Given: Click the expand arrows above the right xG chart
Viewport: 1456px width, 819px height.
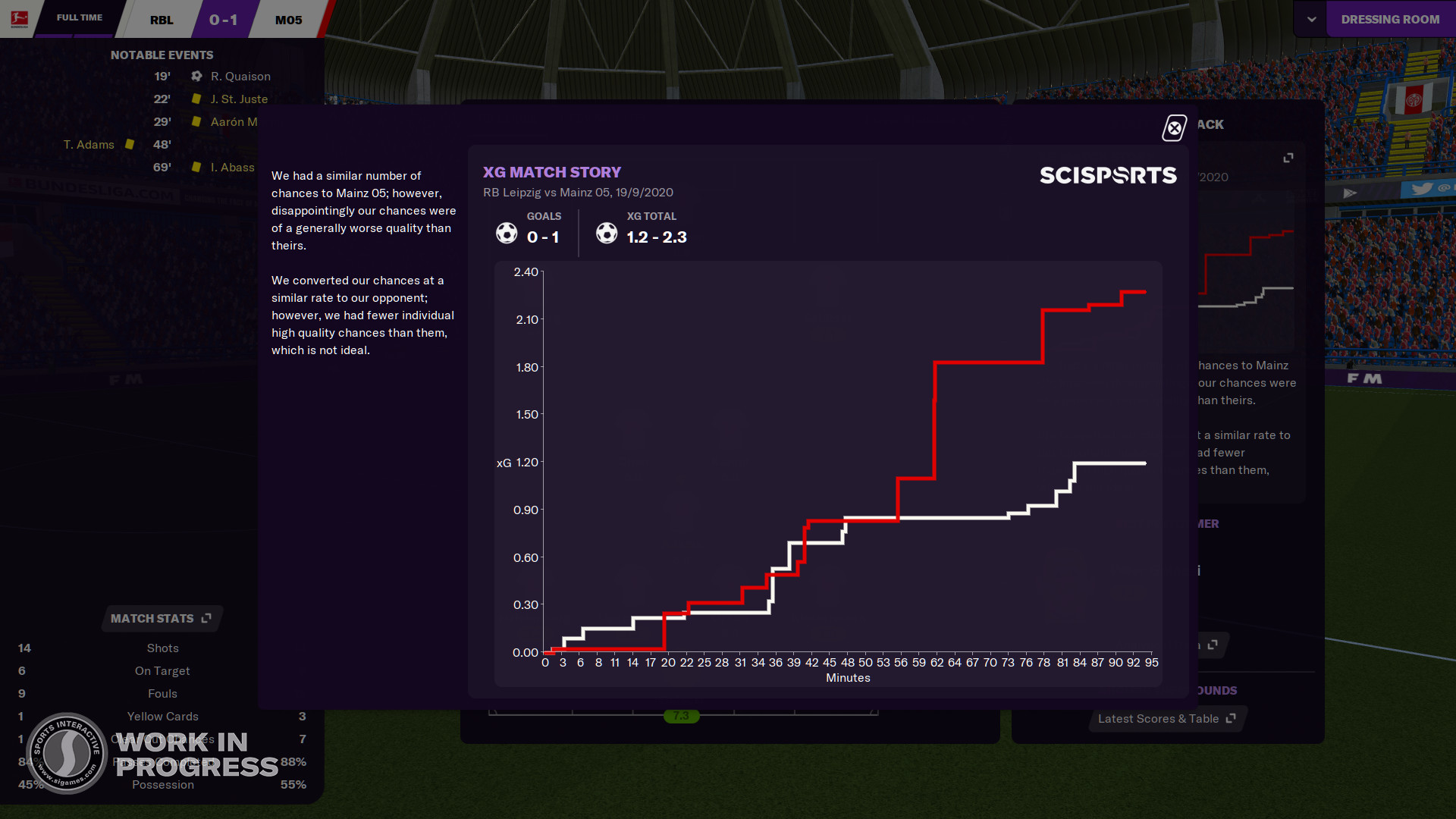Looking at the screenshot, I should [1289, 158].
